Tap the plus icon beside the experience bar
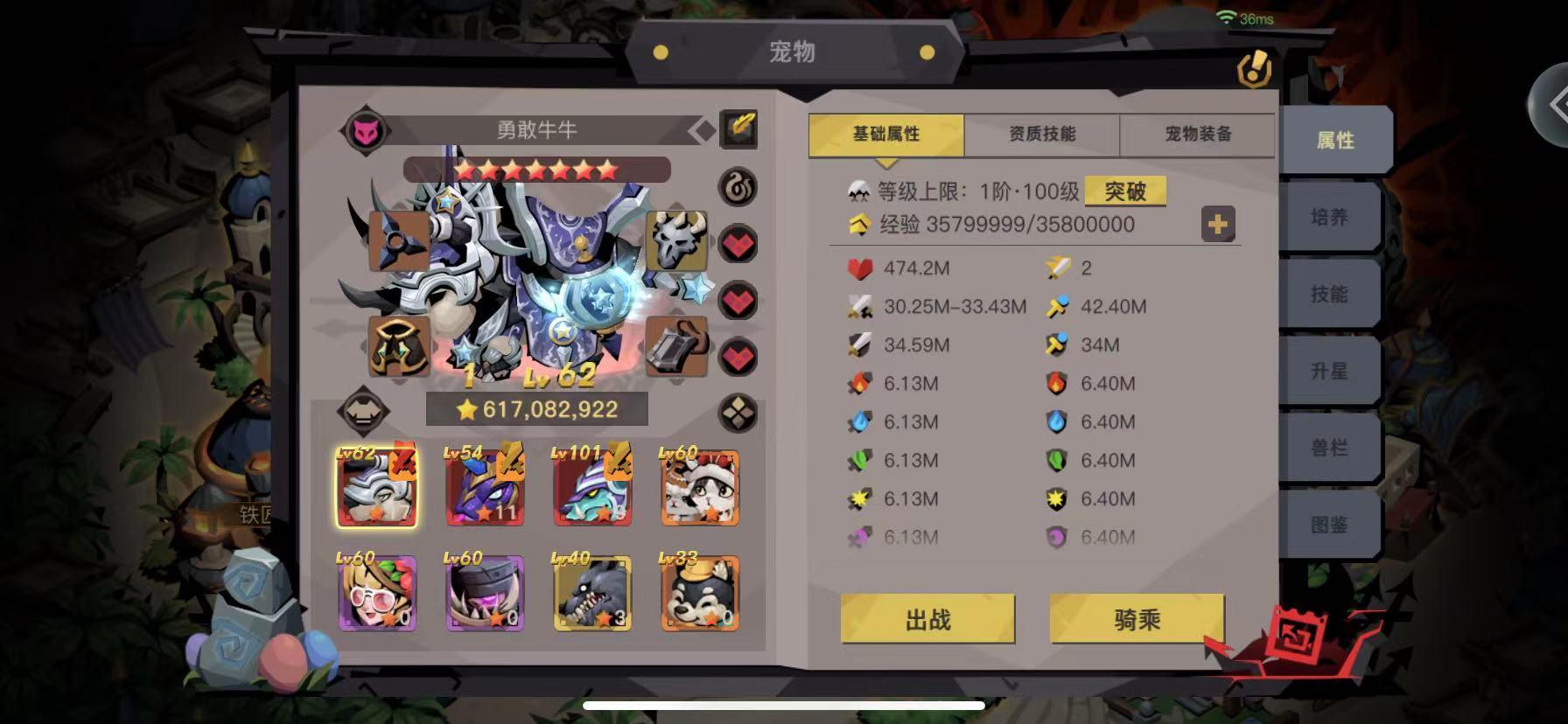The image size is (1568, 724). click(x=1216, y=225)
